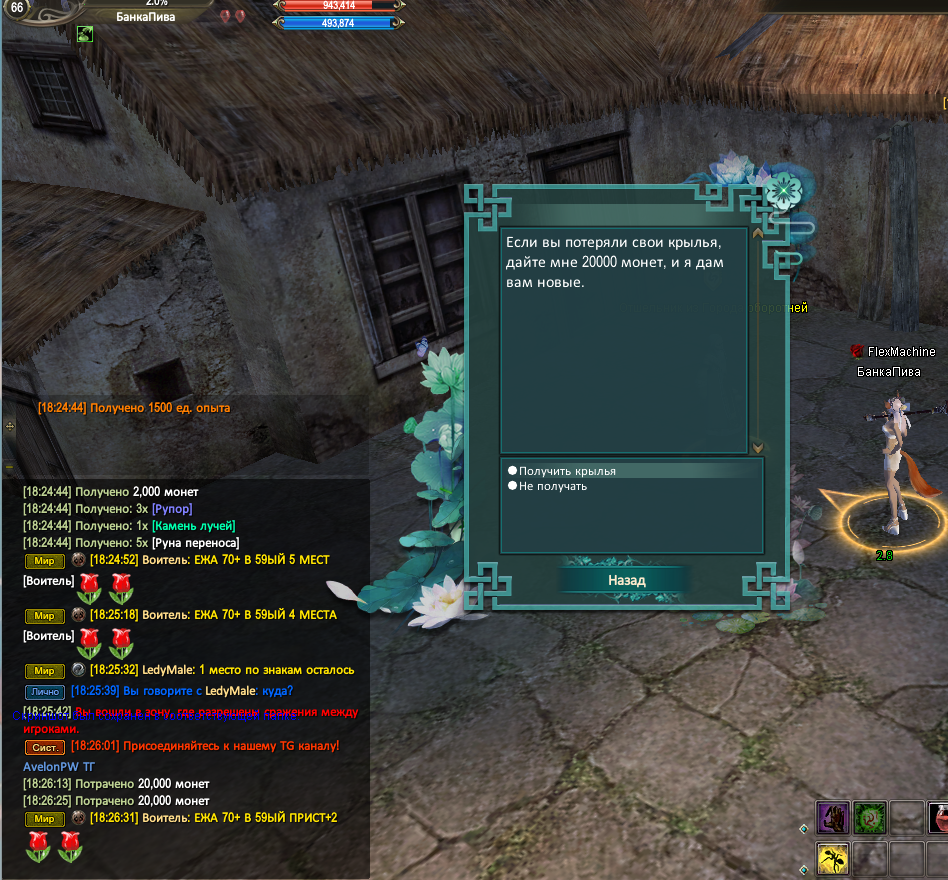Screen dimensions: 948x880
Task: Click the green buff icon under the character name
Action: click(x=85, y=34)
